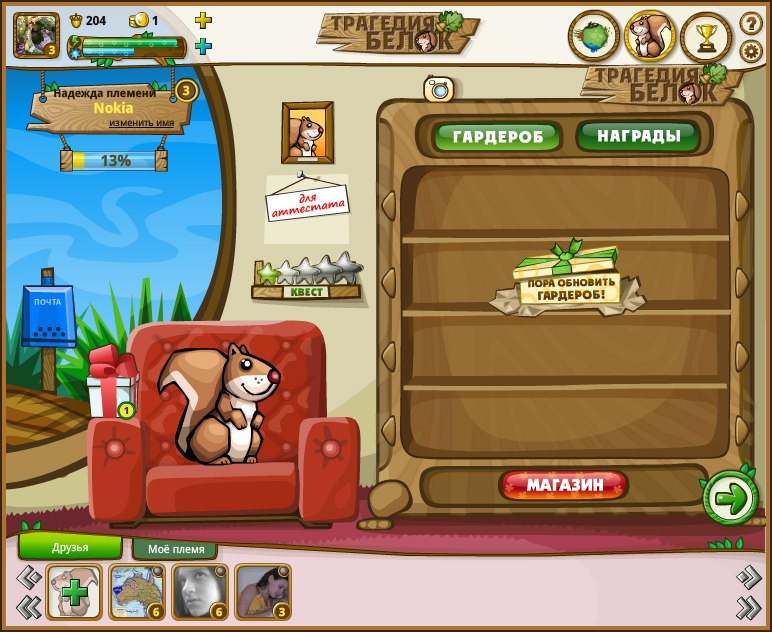The height and width of the screenshot is (632, 772).
Task: Add a friend with green plus tile
Action: [x=74, y=592]
